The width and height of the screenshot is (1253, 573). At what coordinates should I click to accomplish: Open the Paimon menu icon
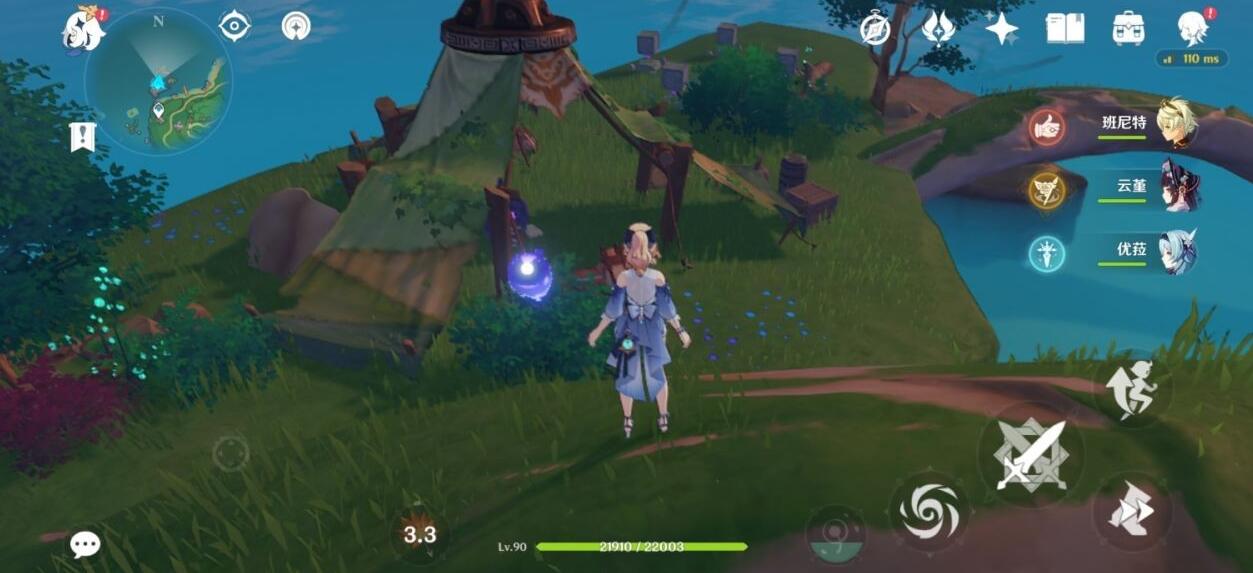click(x=84, y=28)
